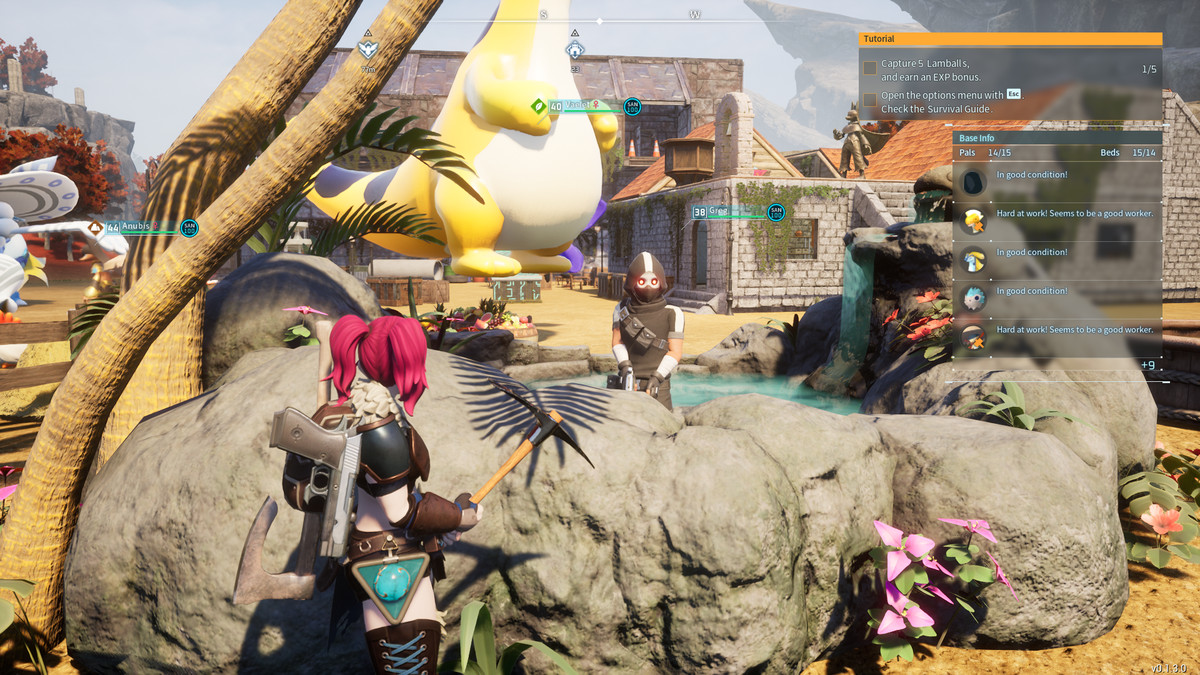This screenshot has width=1200, height=675.
Task: Expand the +9 more pals indicator
Action: [1147, 365]
